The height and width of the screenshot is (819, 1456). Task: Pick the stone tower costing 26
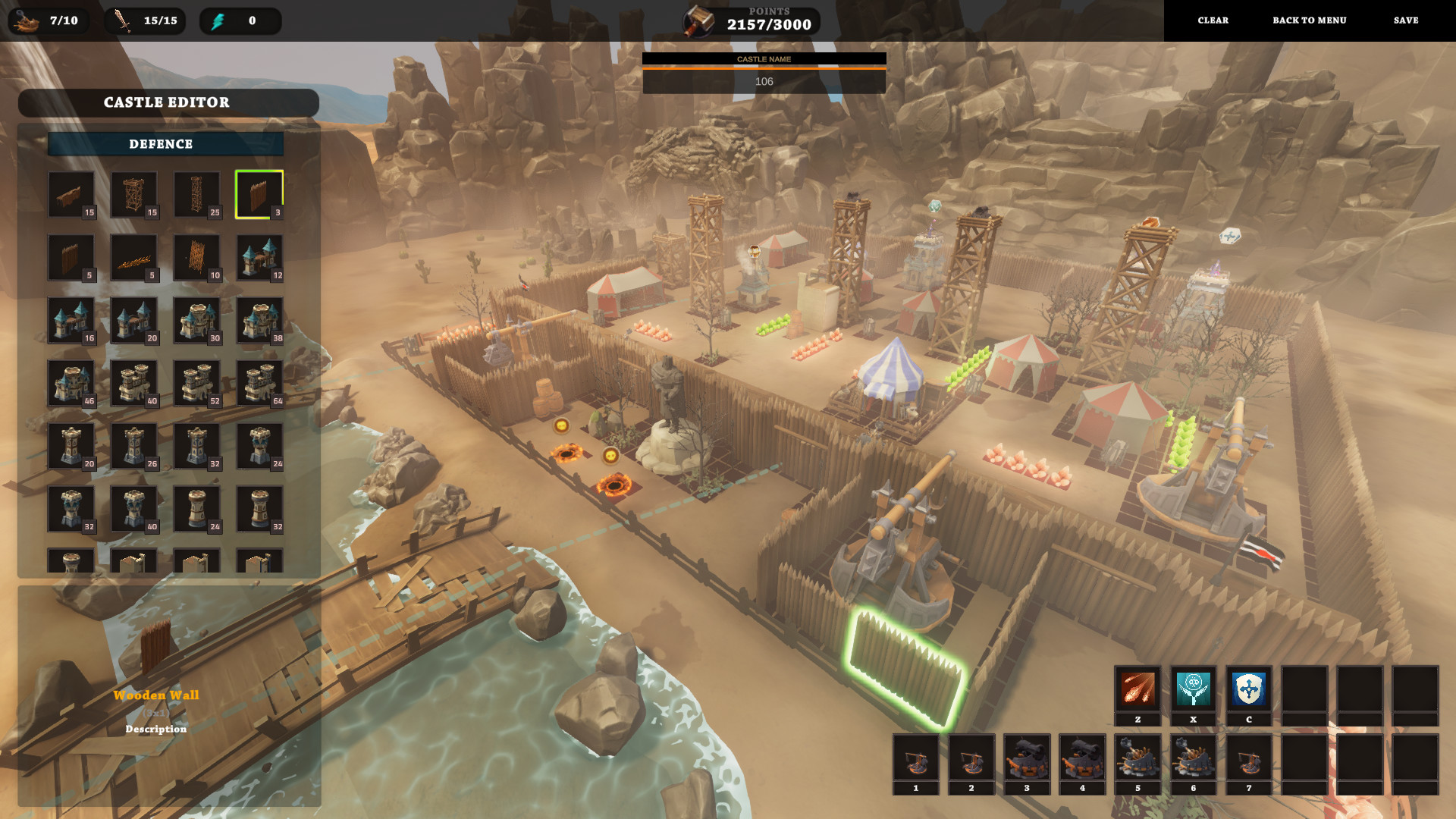click(134, 446)
